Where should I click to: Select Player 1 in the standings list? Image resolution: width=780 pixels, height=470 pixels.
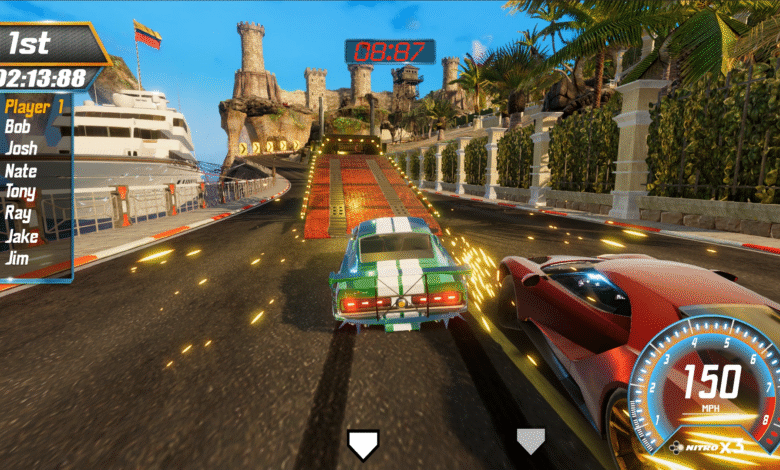point(34,106)
